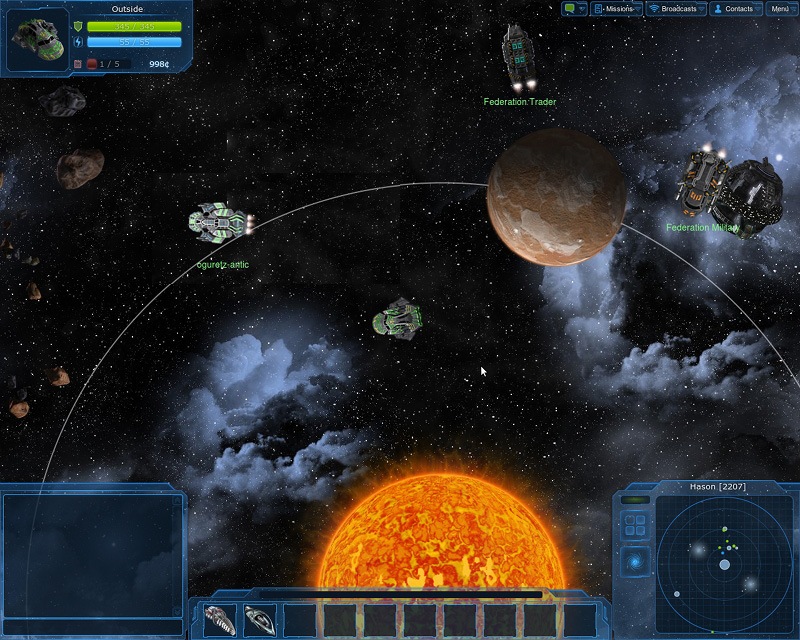Show the Broadcasts menu
Image resolution: width=800 pixels, height=640 pixels.
click(676, 9)
